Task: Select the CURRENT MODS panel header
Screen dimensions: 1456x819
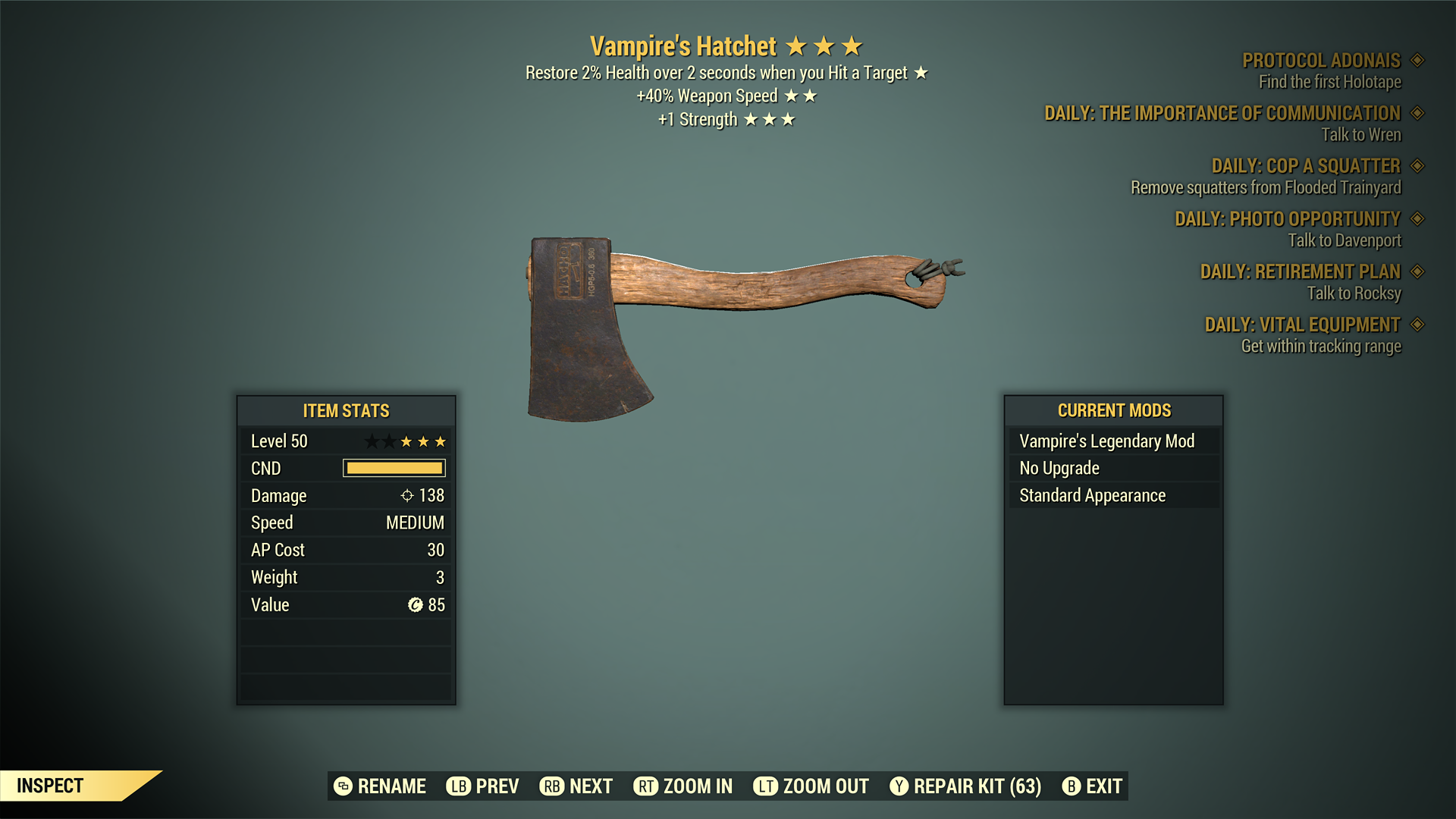Action: click(1112, 410)
